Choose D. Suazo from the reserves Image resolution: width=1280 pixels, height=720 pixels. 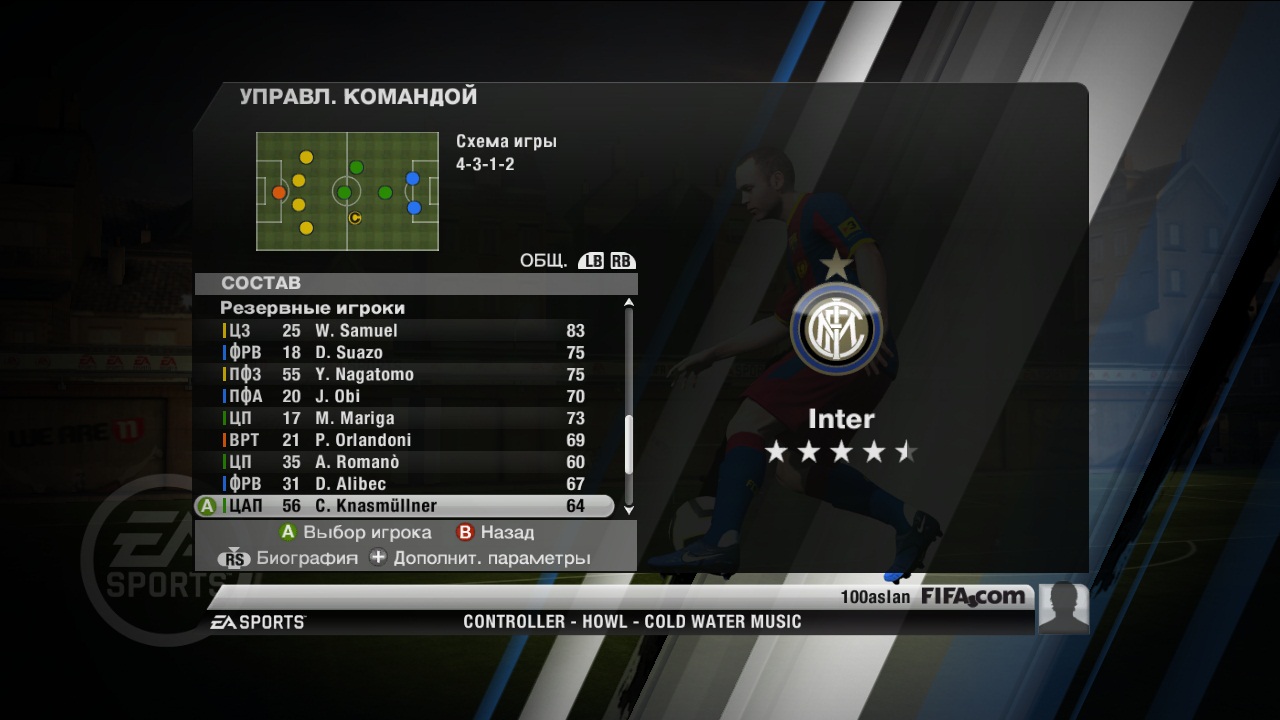[400, 353]
